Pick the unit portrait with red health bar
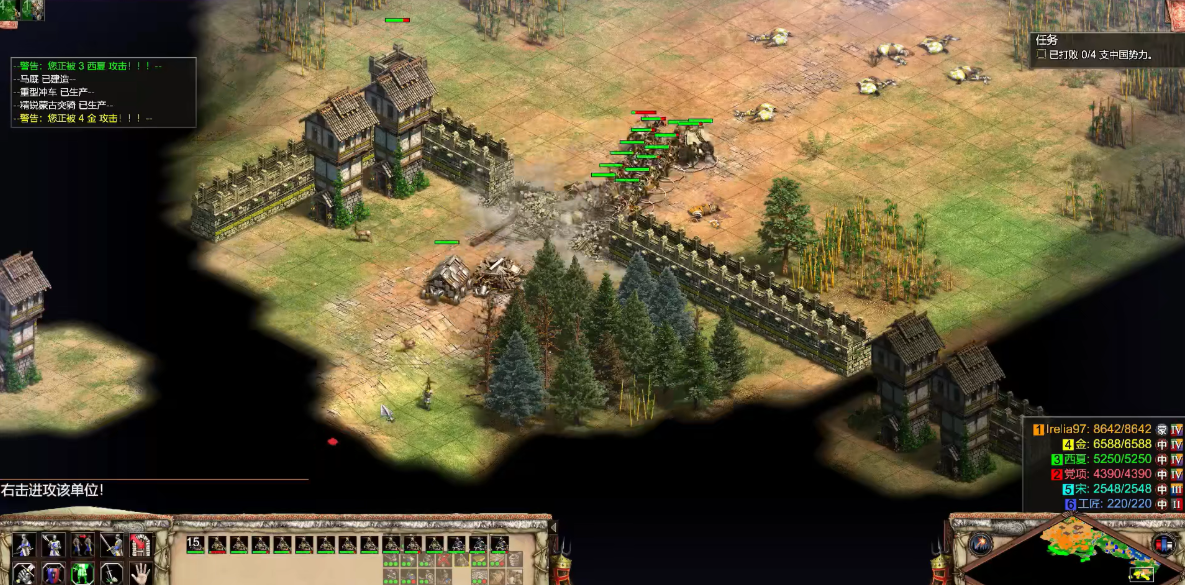The image size is (1185, 585). pos(217,544)
